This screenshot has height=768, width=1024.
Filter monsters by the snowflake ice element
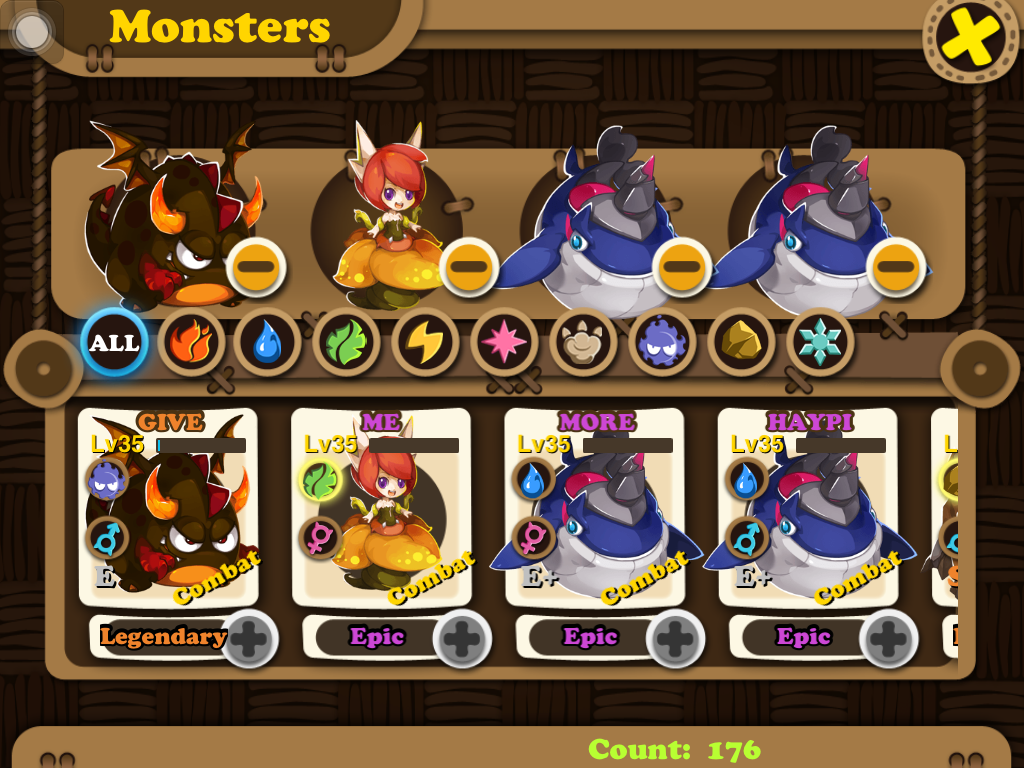click(x=820, y=343)
